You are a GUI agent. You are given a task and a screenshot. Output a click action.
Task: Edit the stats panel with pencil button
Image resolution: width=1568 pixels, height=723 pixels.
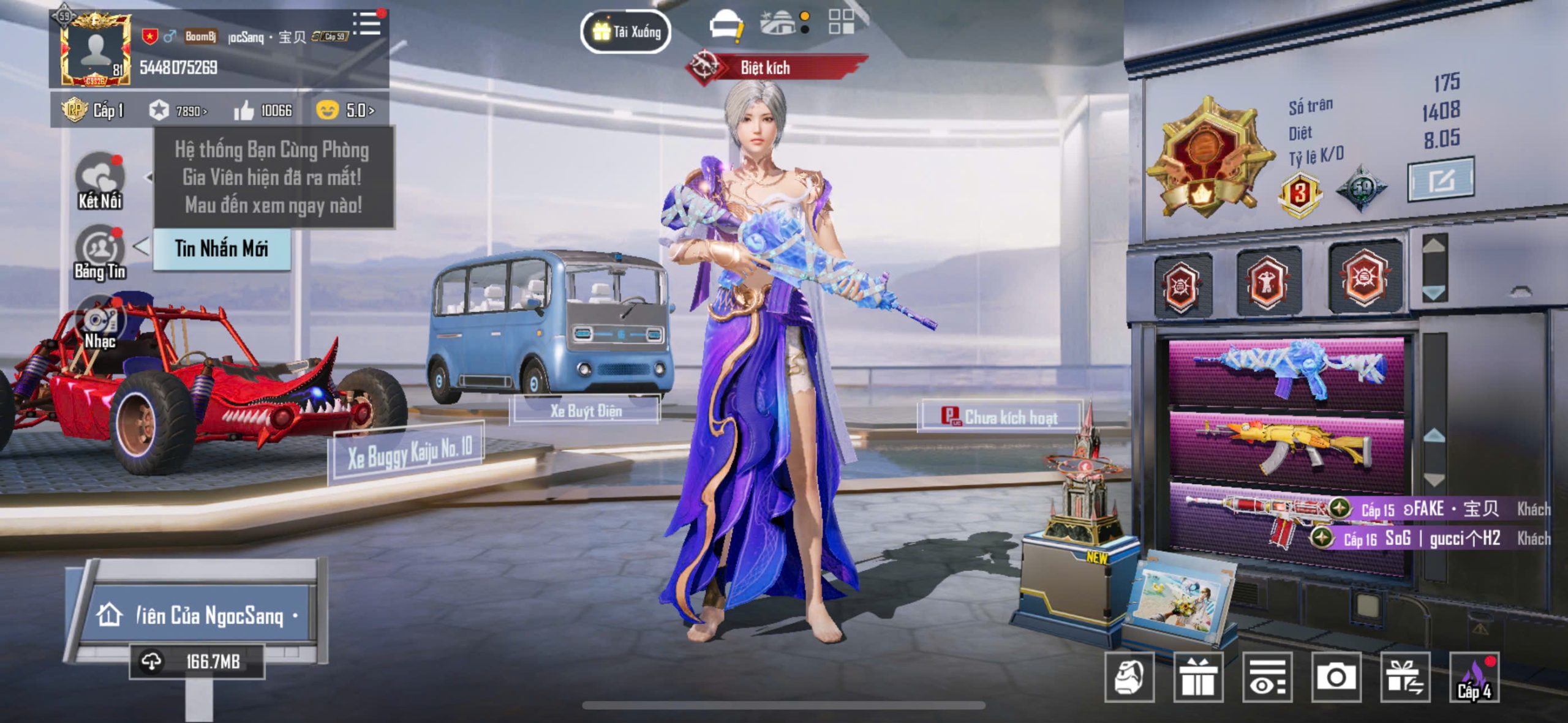(x=1441, y=180)
